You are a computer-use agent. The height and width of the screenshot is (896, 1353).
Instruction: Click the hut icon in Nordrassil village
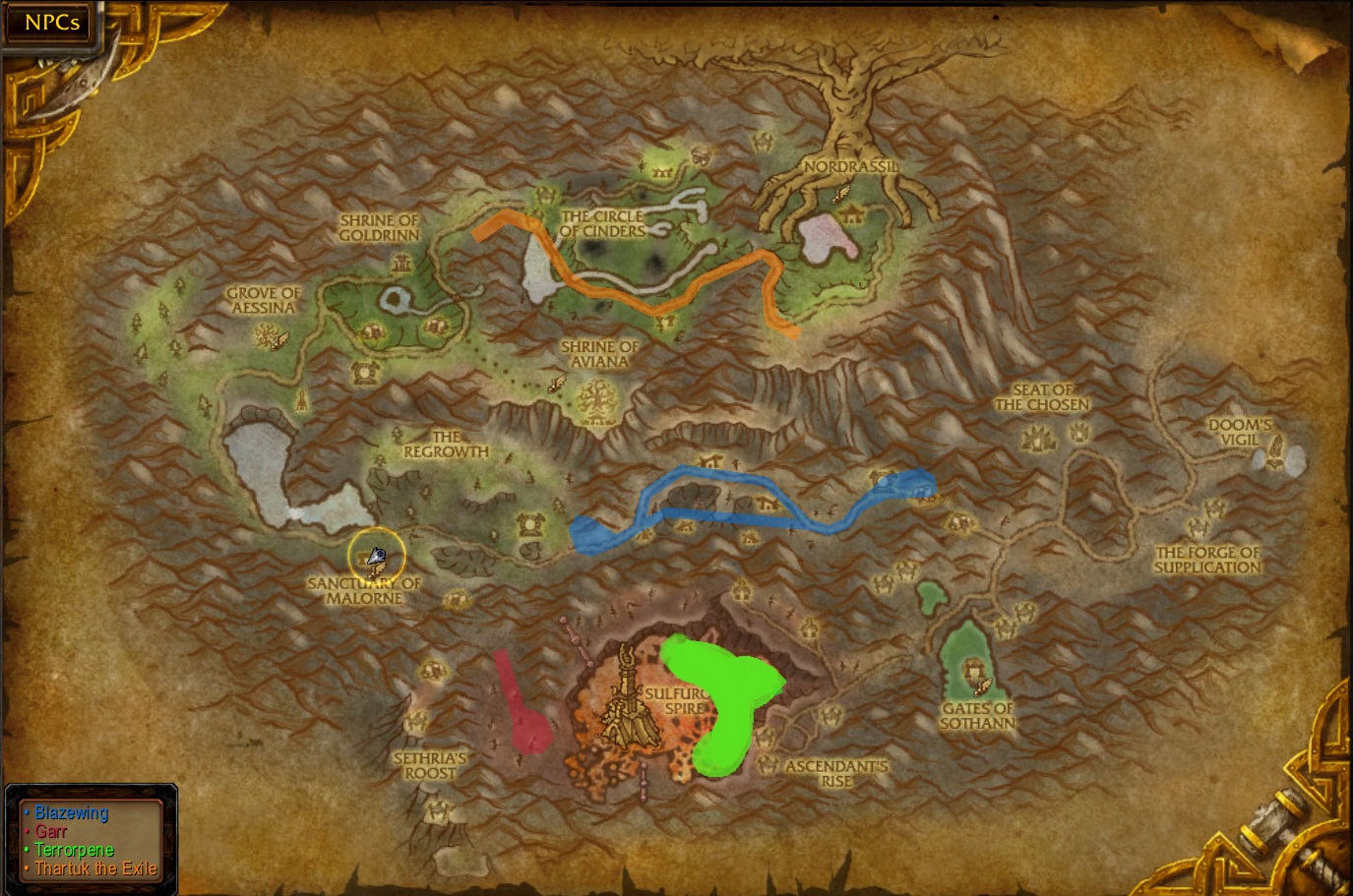[x=851, y=215]
